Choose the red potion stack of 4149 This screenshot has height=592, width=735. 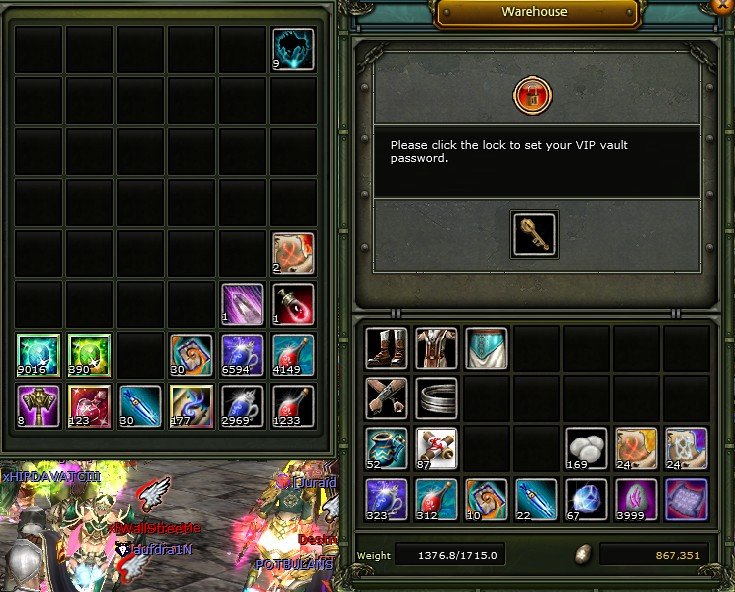tap(293, 355)
